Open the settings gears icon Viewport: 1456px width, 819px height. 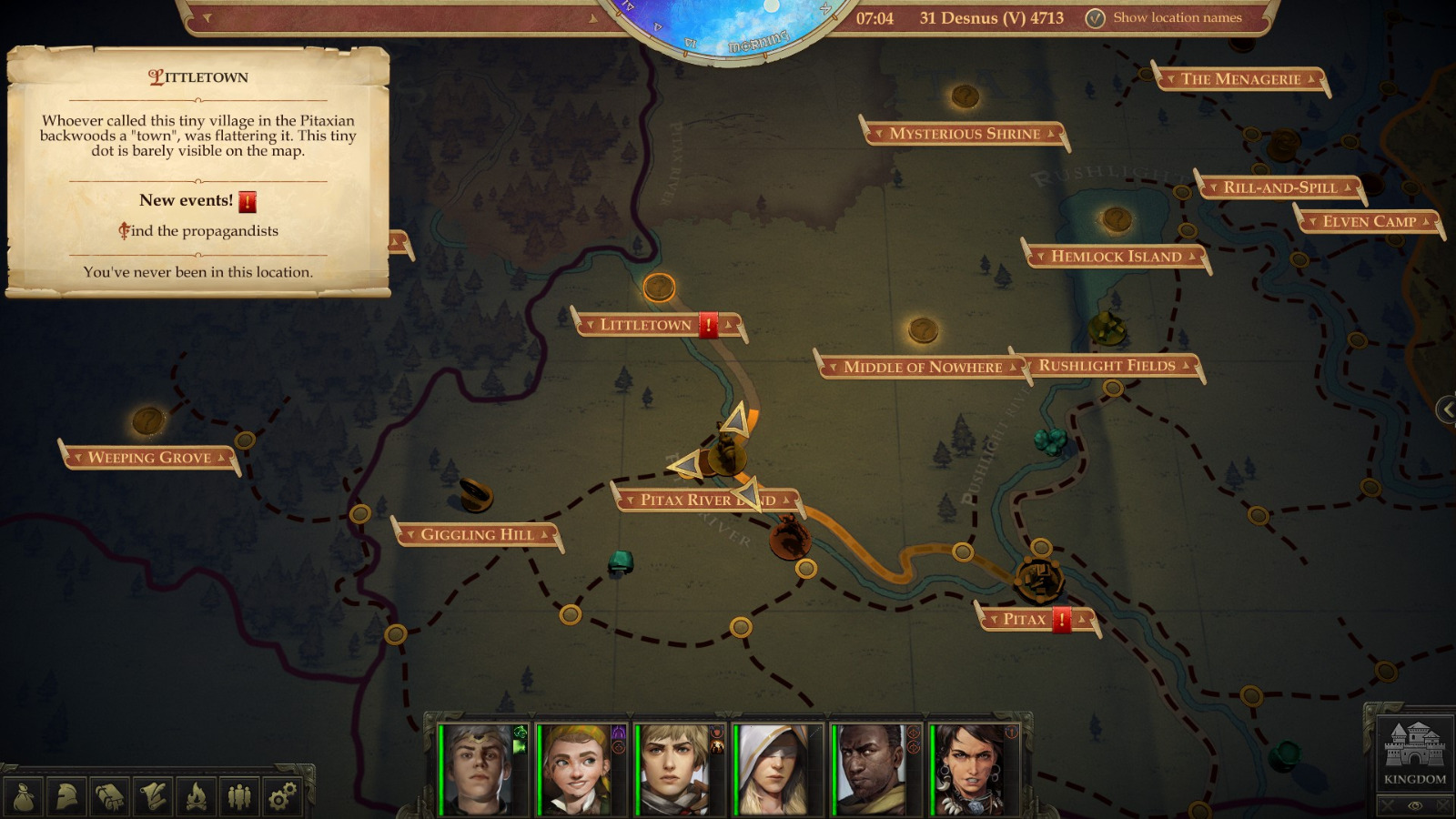(x=279, y=796)
